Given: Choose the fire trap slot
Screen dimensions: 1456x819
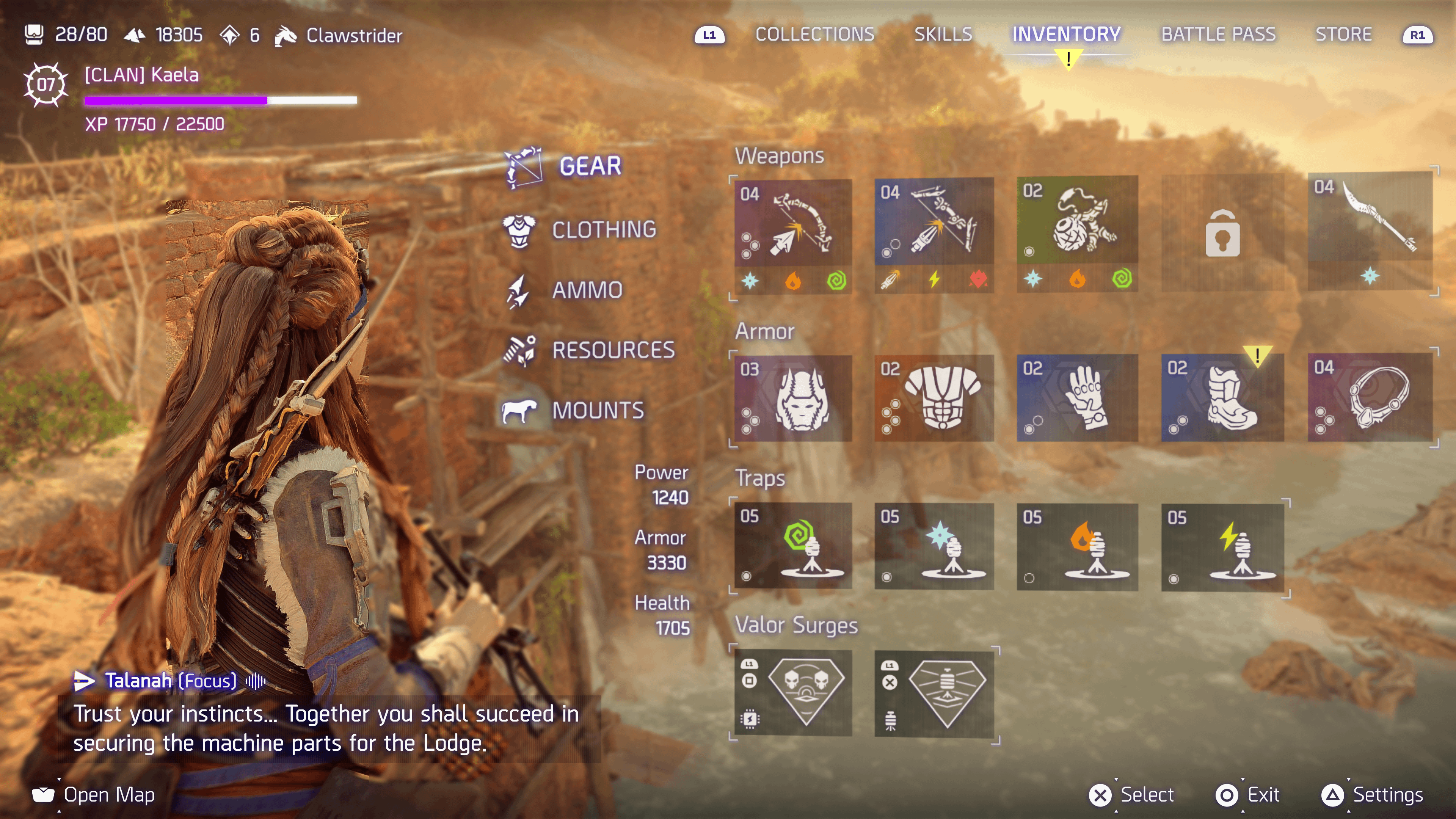Looking at the screenshot, I should (x=1077, y=546).
